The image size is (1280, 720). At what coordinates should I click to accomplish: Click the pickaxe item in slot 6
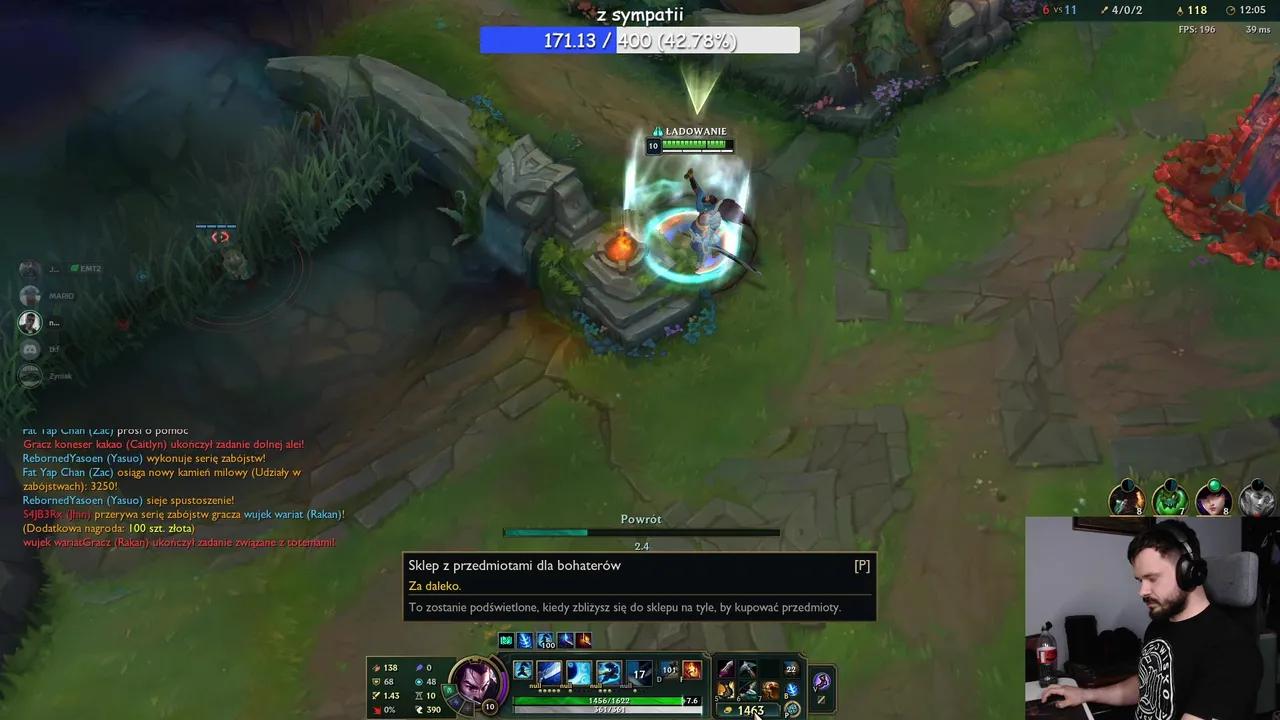749,686
